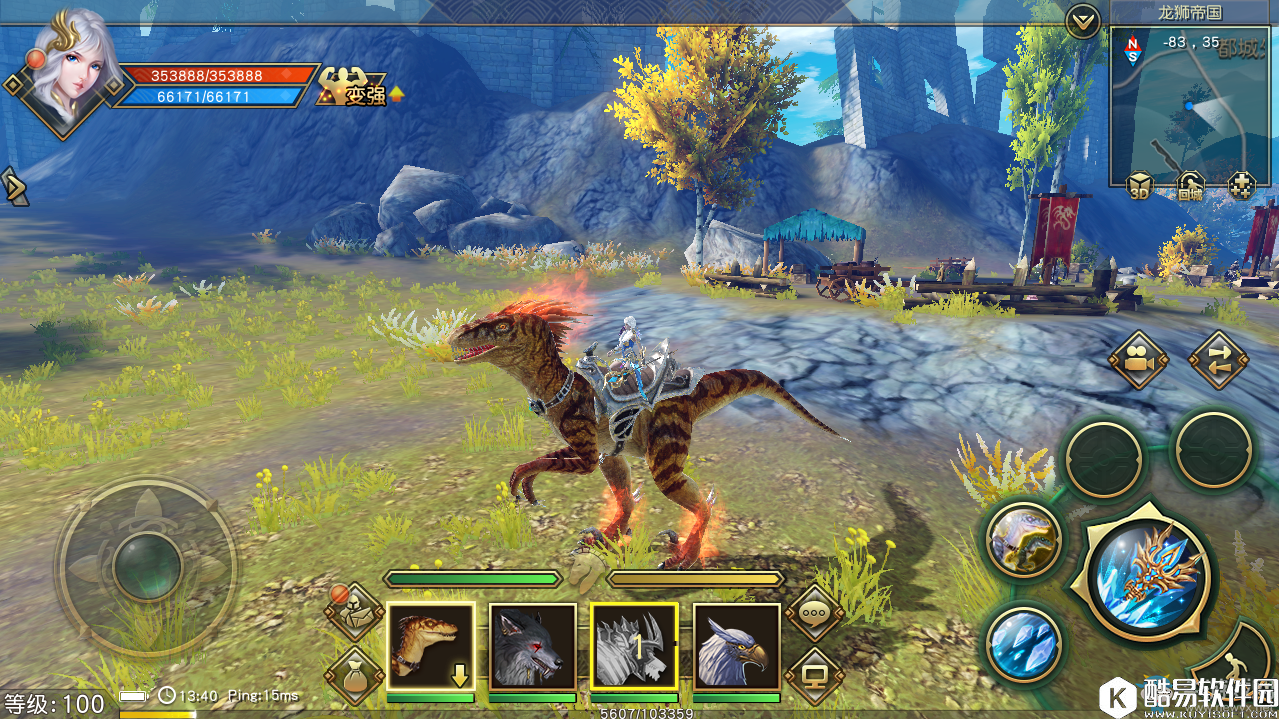Expand the left side arrow panel
Image resolution: width=1279 pixels, height=719 pixels.
(x=14, y=187)
